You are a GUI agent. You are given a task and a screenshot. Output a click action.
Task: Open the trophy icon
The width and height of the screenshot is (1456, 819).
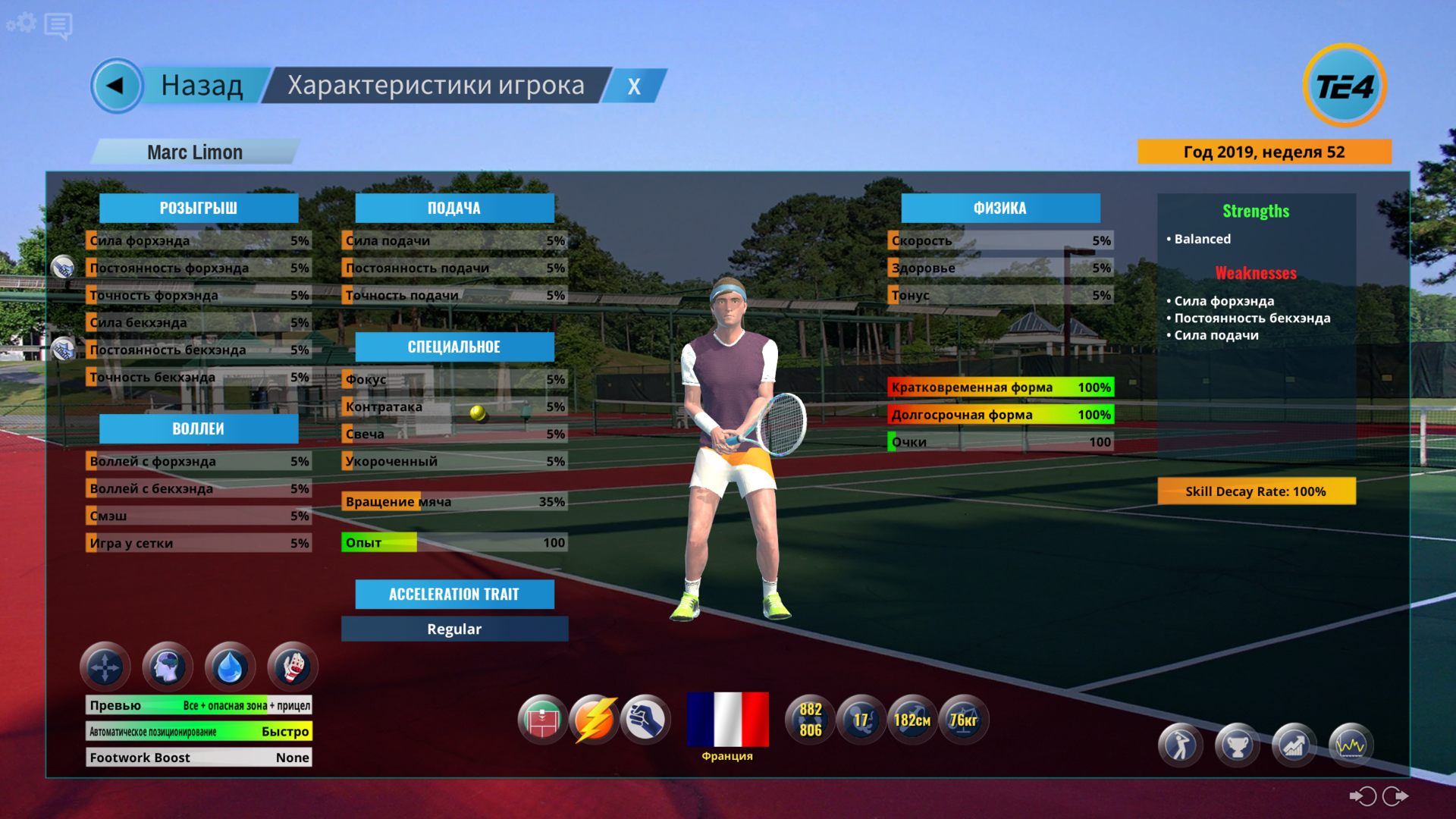coord(1237,746)
